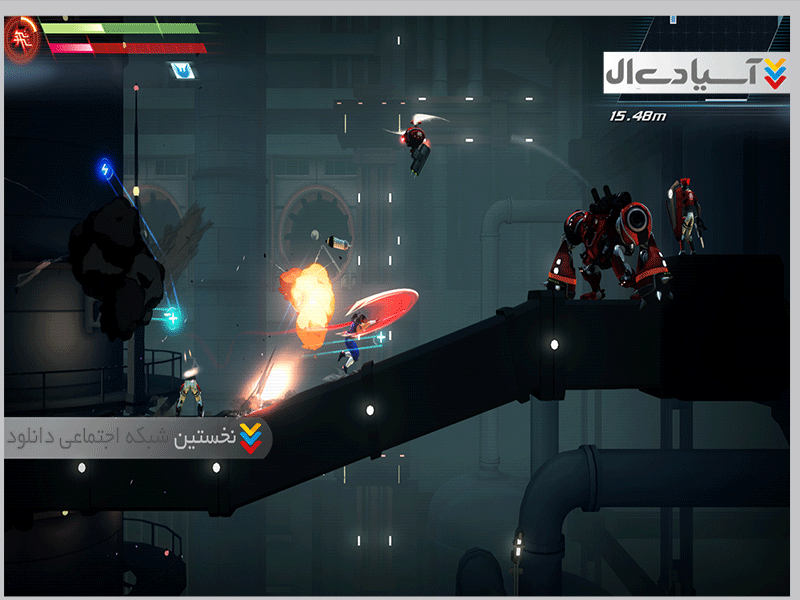Click the red circular character emblem
800x600 pixels.
click(x=20, y=39)
